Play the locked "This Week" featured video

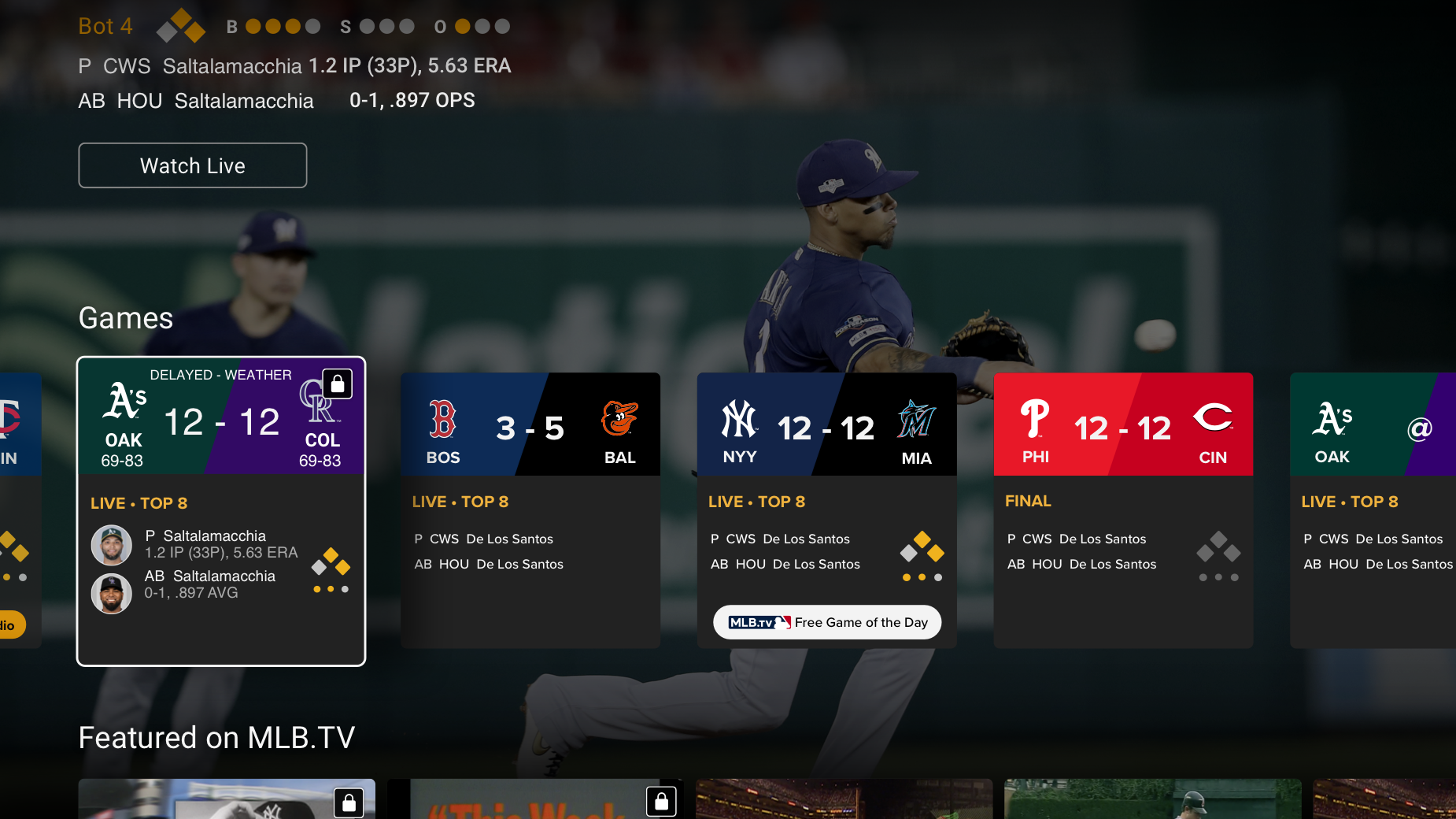[535, 799]
